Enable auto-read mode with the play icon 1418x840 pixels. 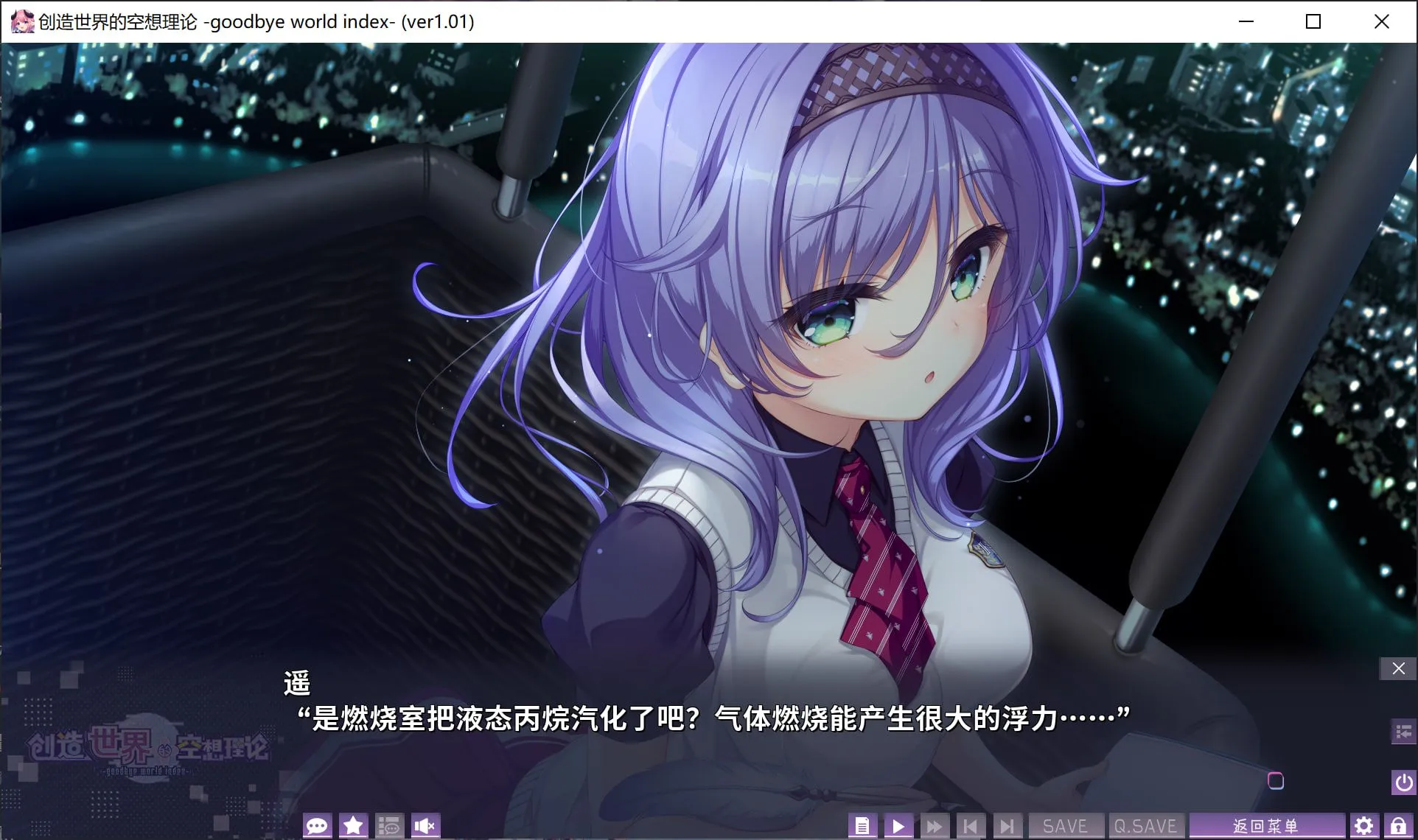898,825
